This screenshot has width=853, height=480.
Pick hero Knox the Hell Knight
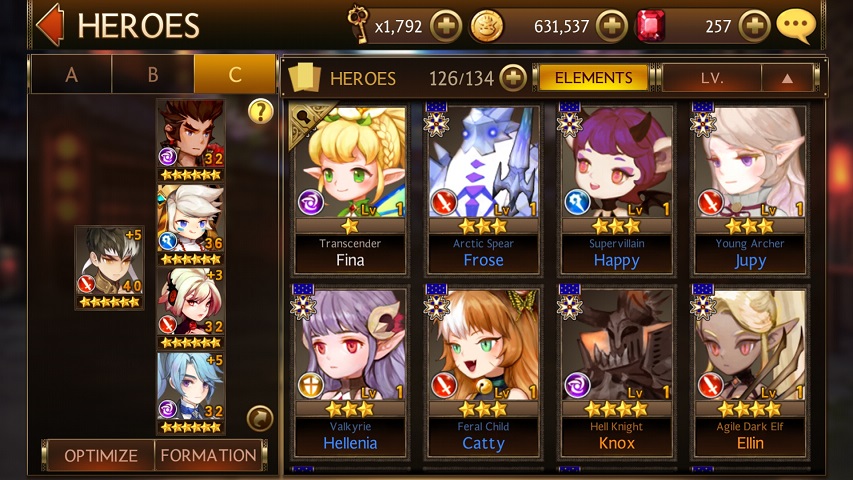click(616, 372)
